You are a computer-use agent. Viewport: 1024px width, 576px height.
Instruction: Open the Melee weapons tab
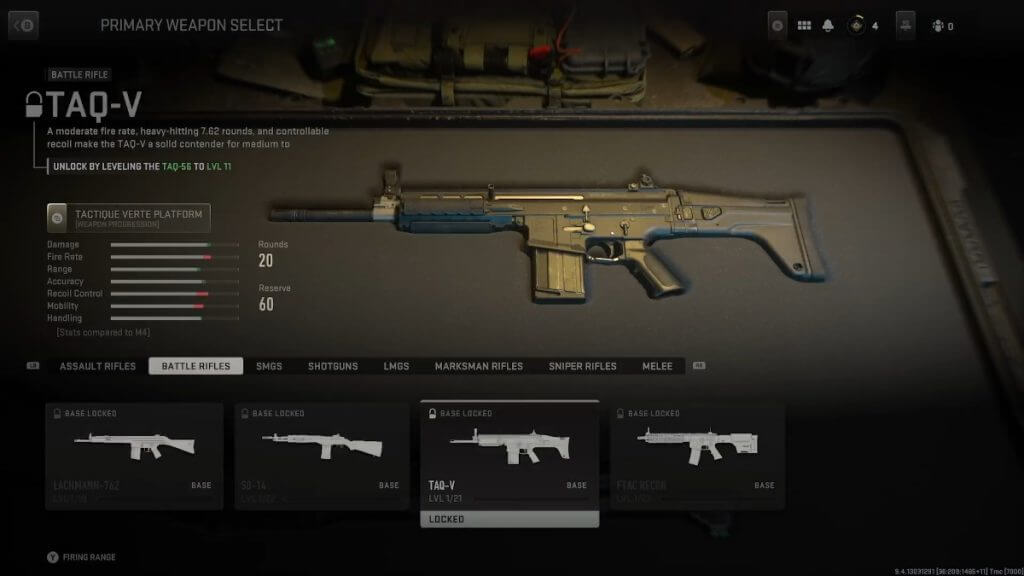coord(657,366)
